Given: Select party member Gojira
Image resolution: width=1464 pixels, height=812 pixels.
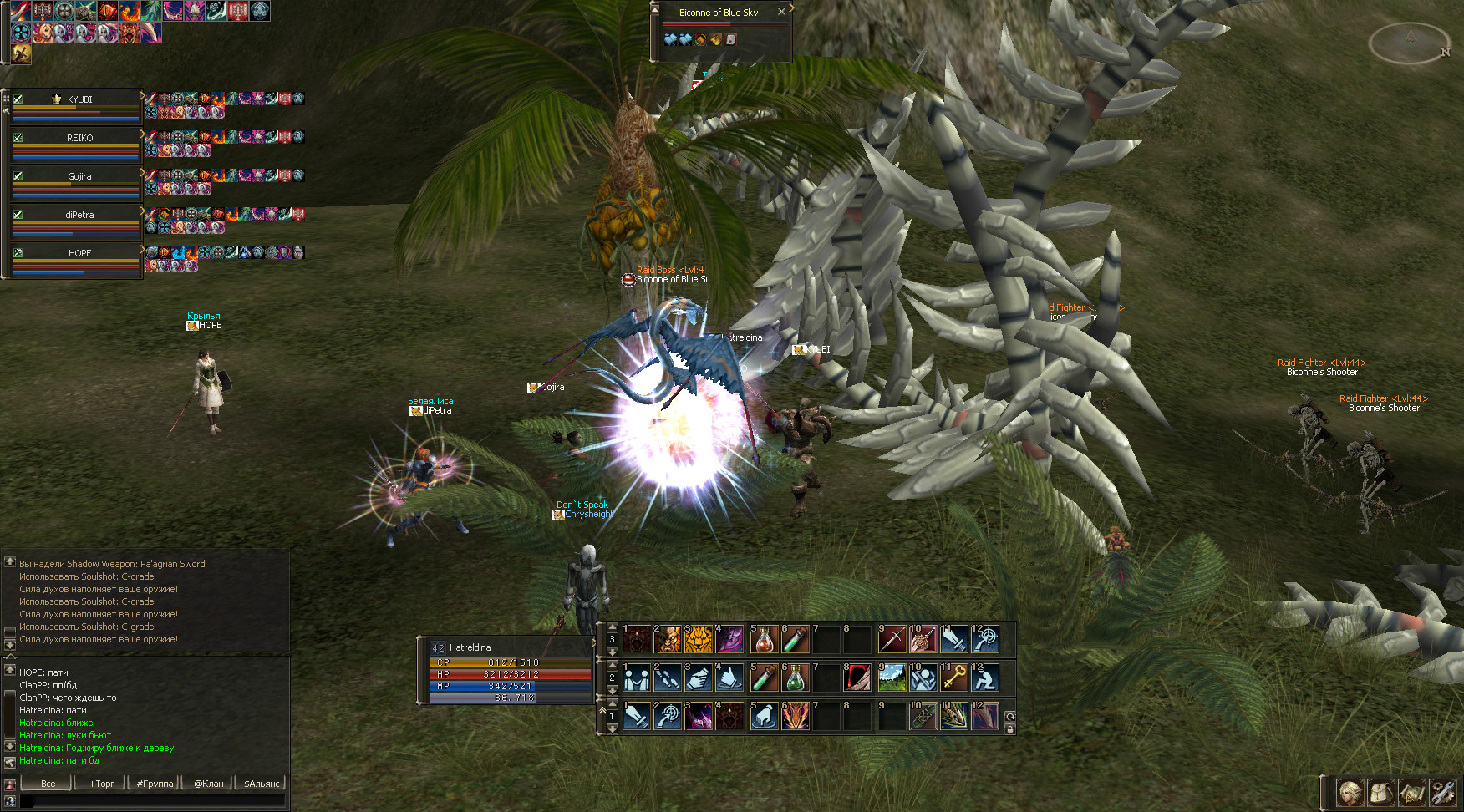Looking at the screenshot, I should [x=79, y=176].
